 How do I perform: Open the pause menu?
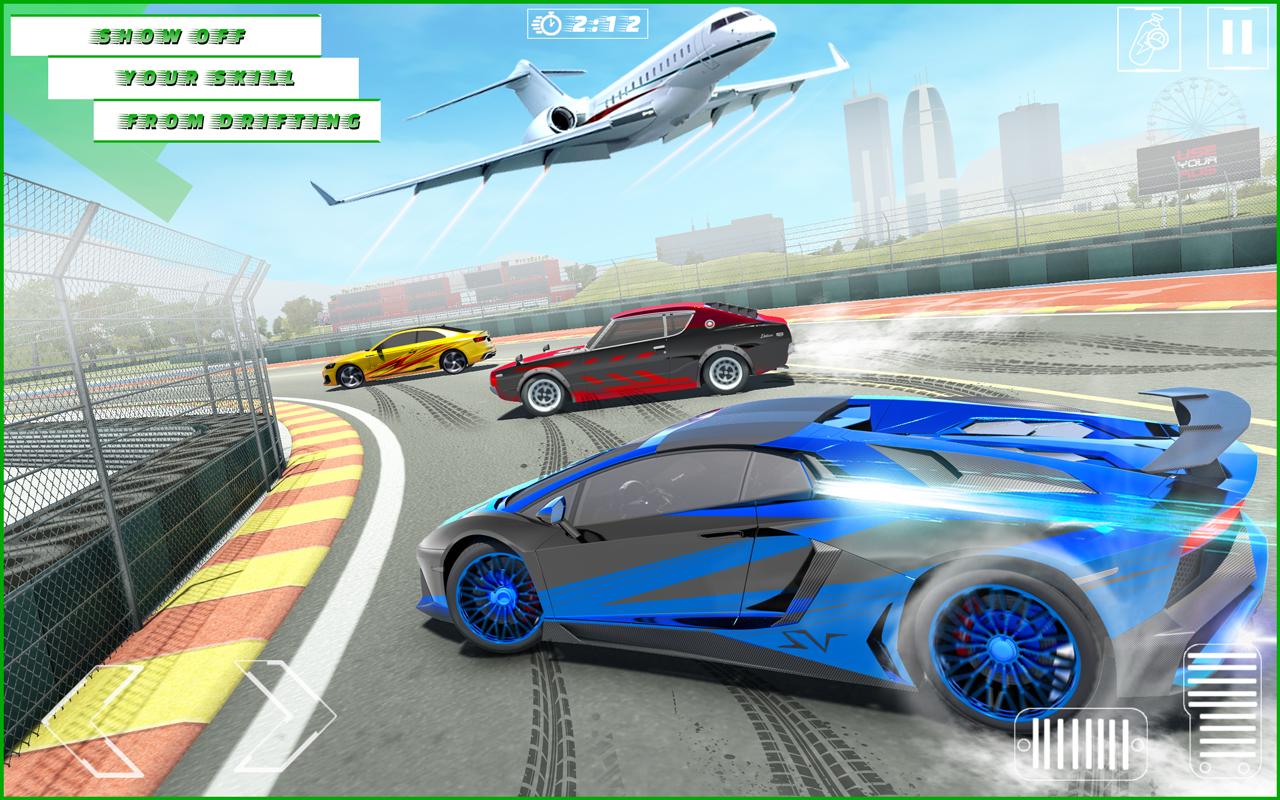(x=1239, y=37)
